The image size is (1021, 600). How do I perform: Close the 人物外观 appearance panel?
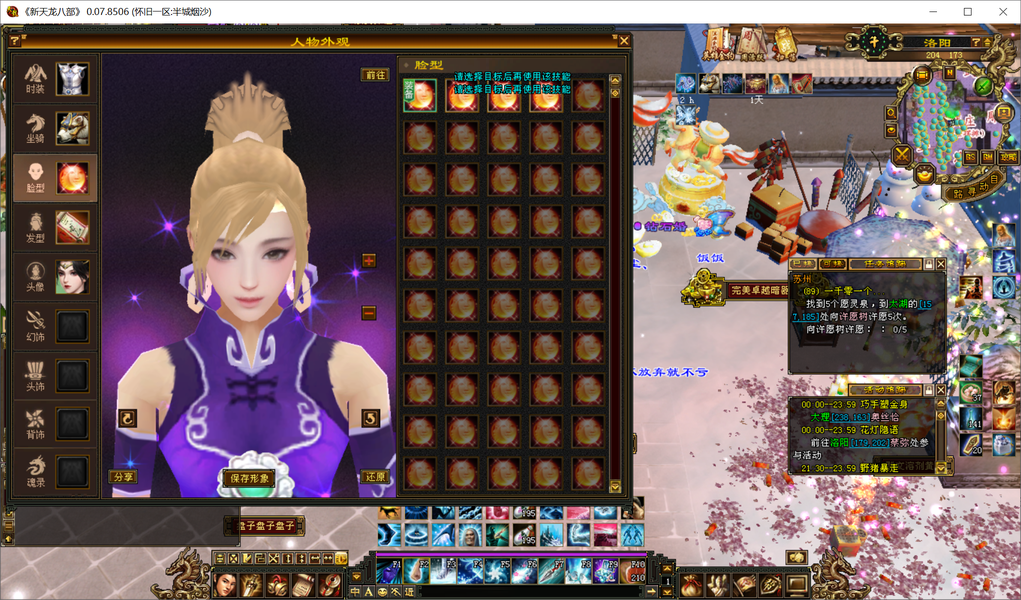coord(624,41)
